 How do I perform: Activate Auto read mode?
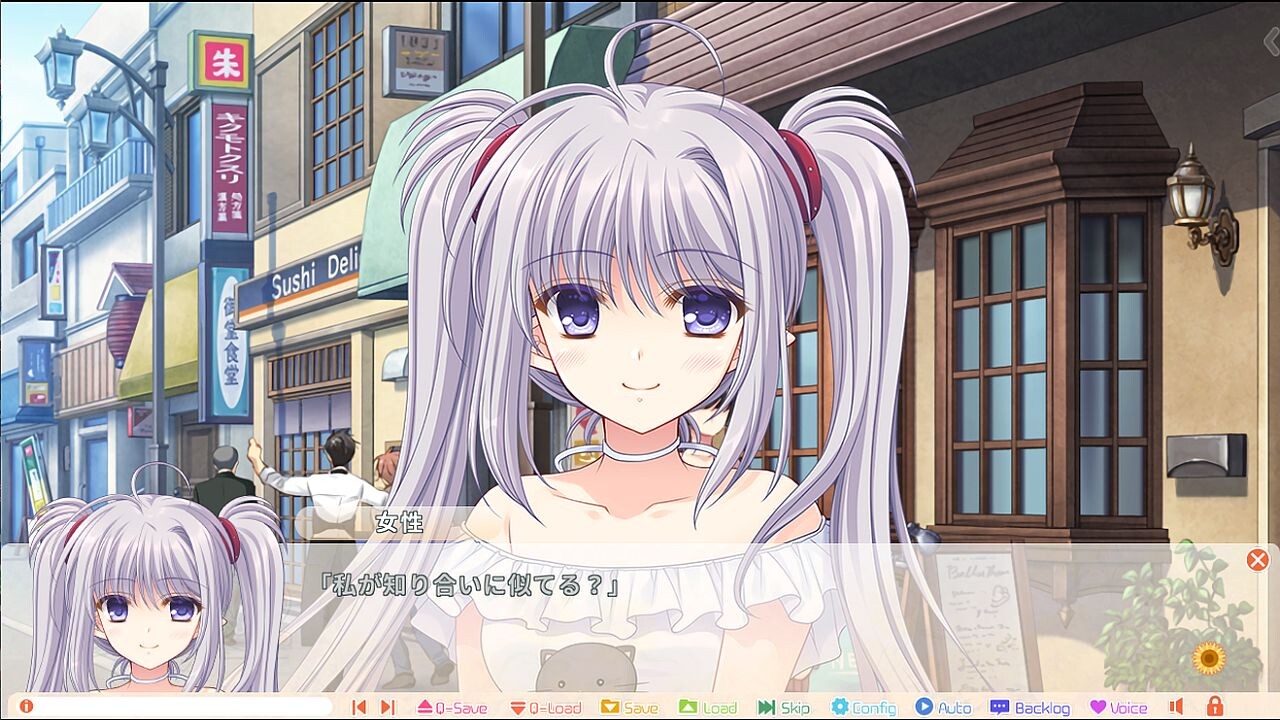tap(945, 707)
